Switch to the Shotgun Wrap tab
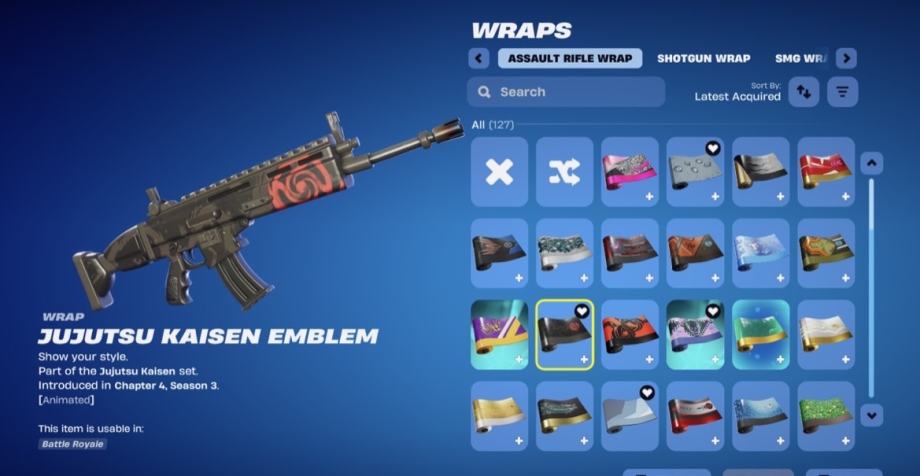Image resolution: width=920 pixels, height=476 pixels. pos(704,58)
